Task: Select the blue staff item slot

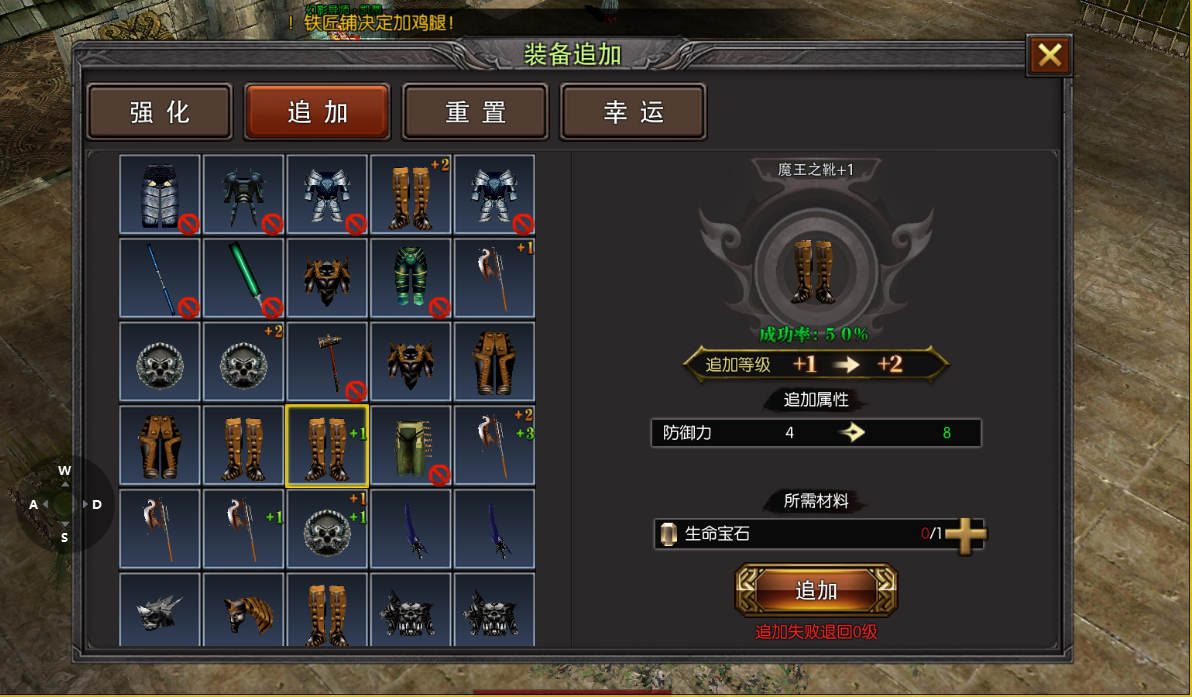Action: pos(160,278)
